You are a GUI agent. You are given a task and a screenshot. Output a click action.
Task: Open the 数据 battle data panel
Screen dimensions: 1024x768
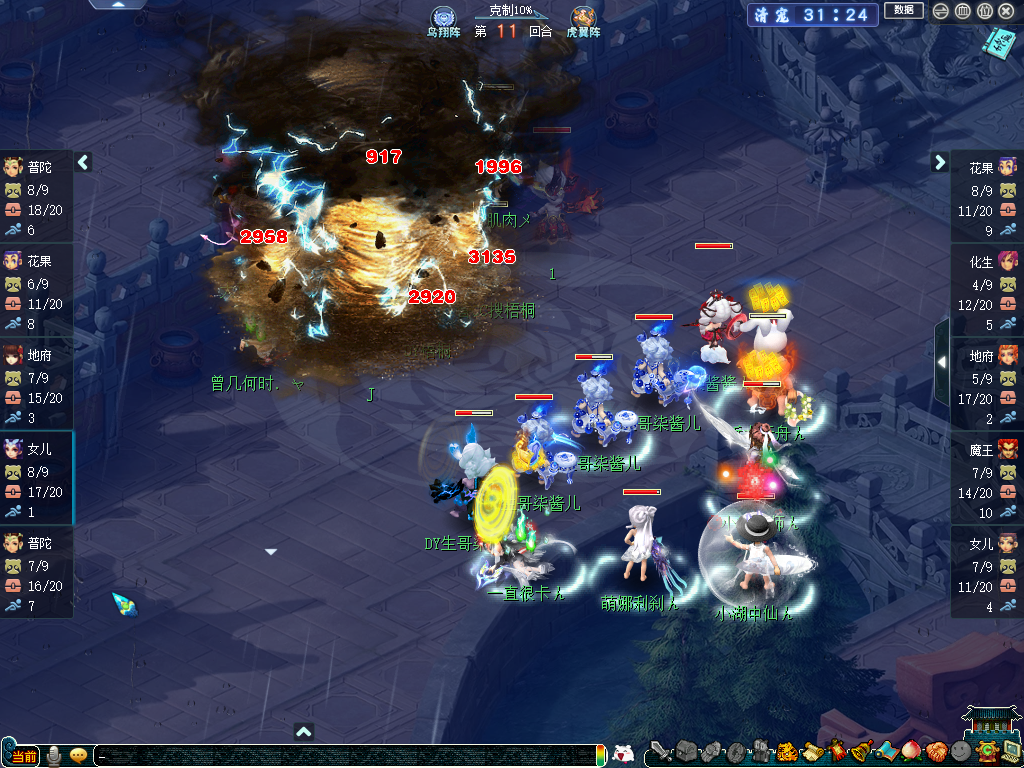coord(903,10)
